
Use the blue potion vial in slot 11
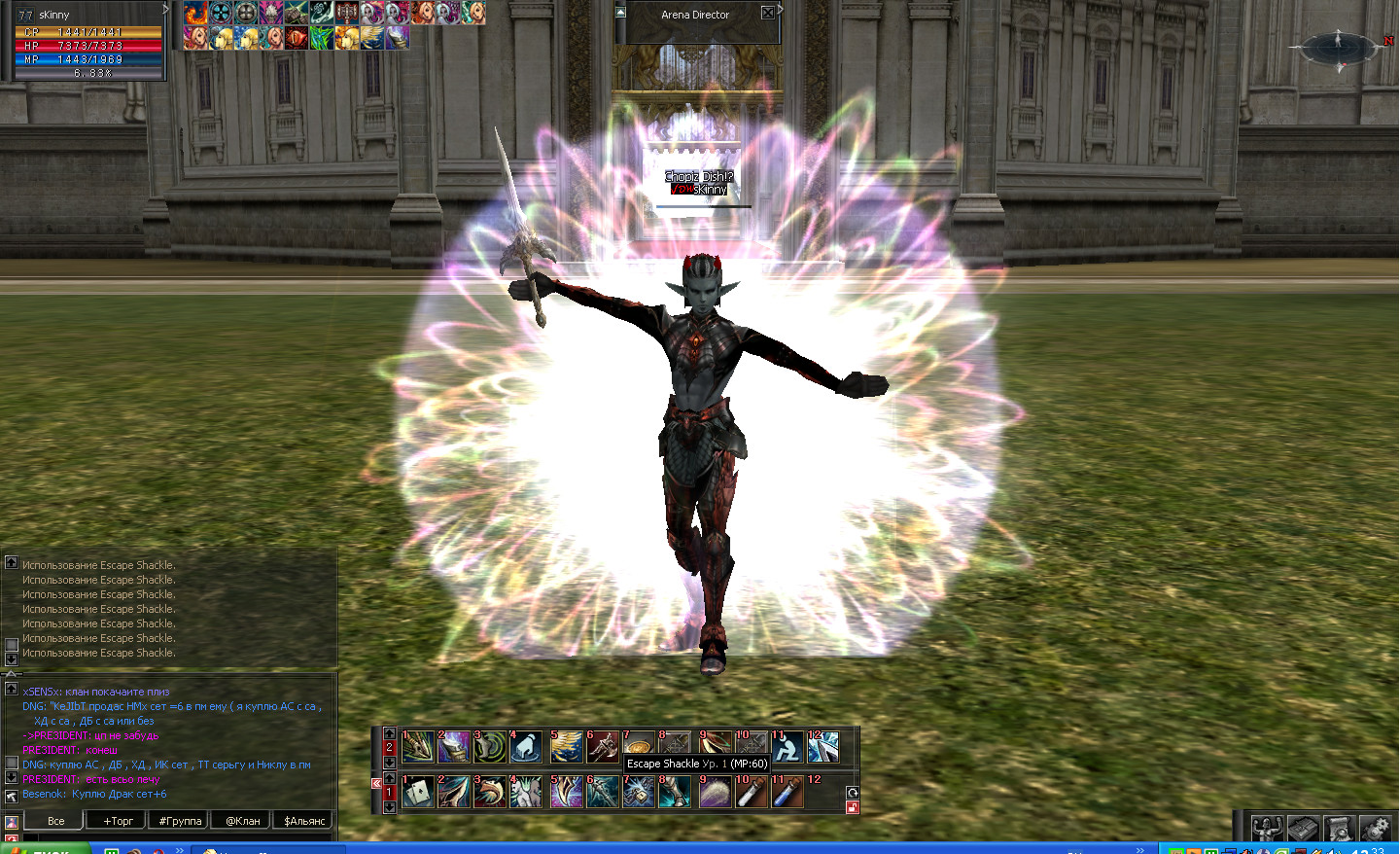click(x=787, y=792)
